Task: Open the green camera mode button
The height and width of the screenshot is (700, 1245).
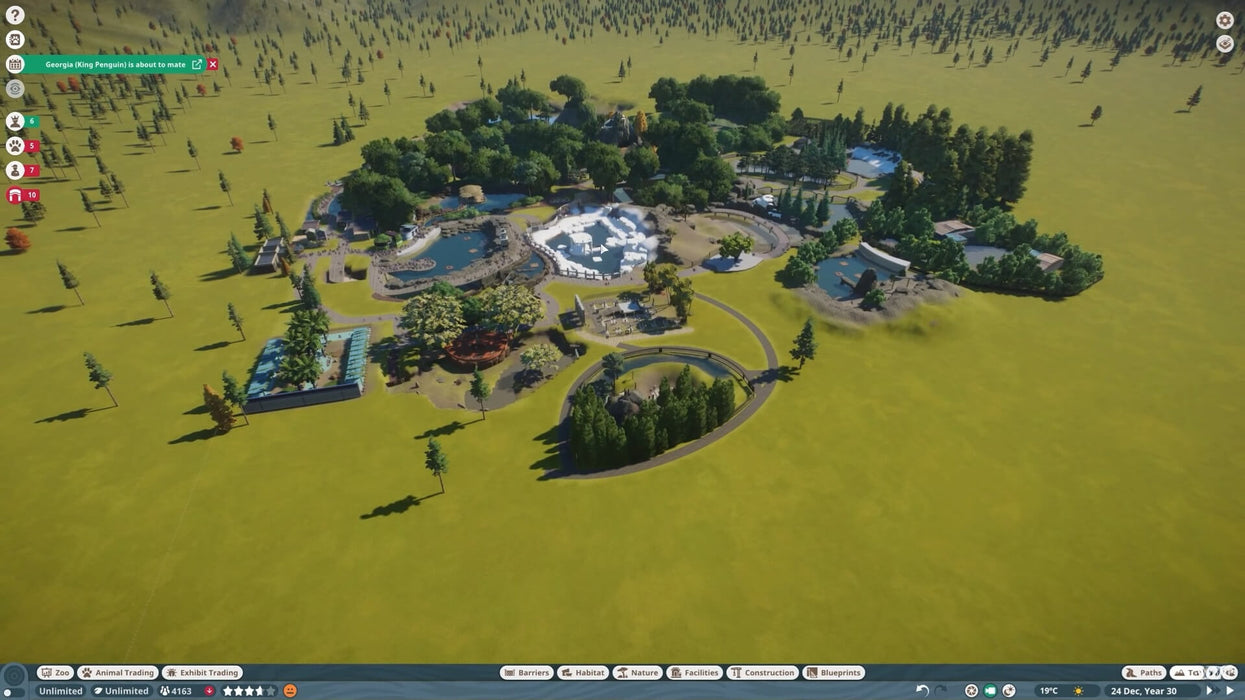Action: coord(990,691)
